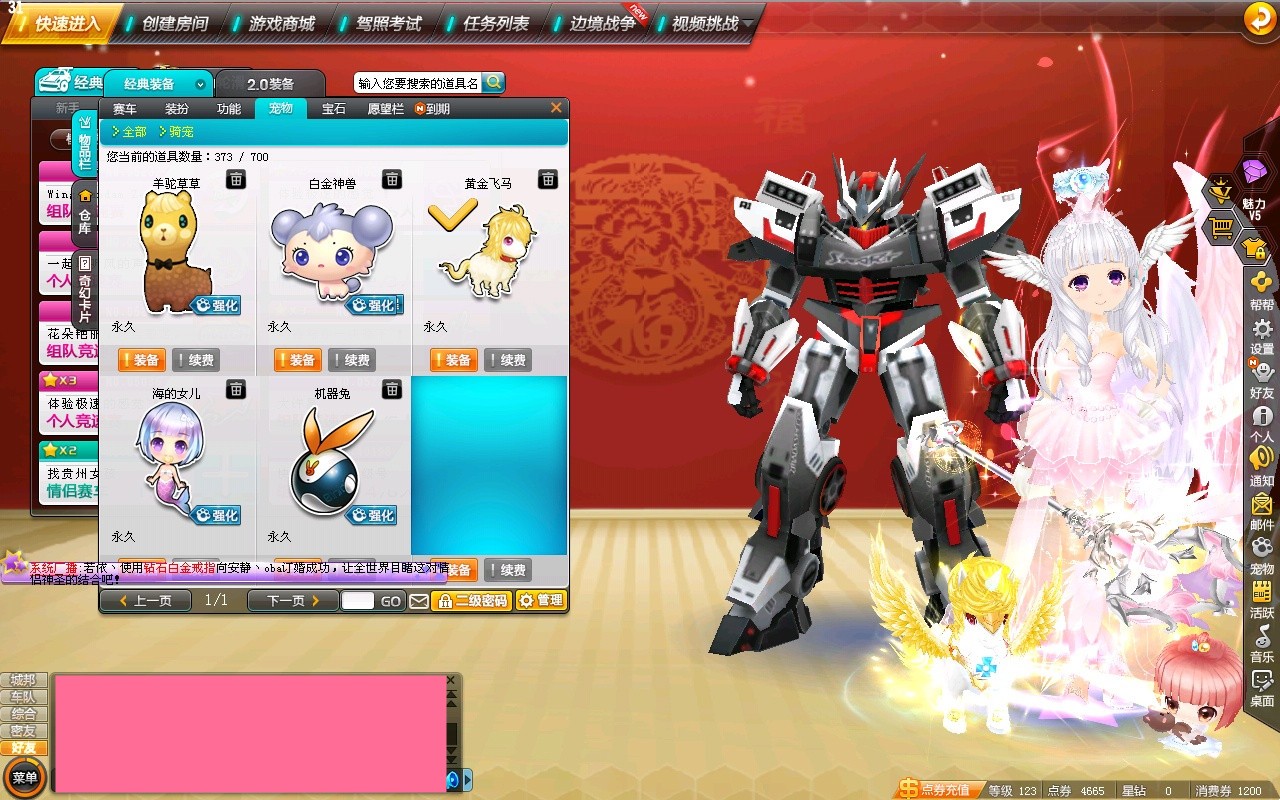1280x800 pixels.
Task: Equip the 黄金飞马 pet with 装备
Action: [453, 360]
